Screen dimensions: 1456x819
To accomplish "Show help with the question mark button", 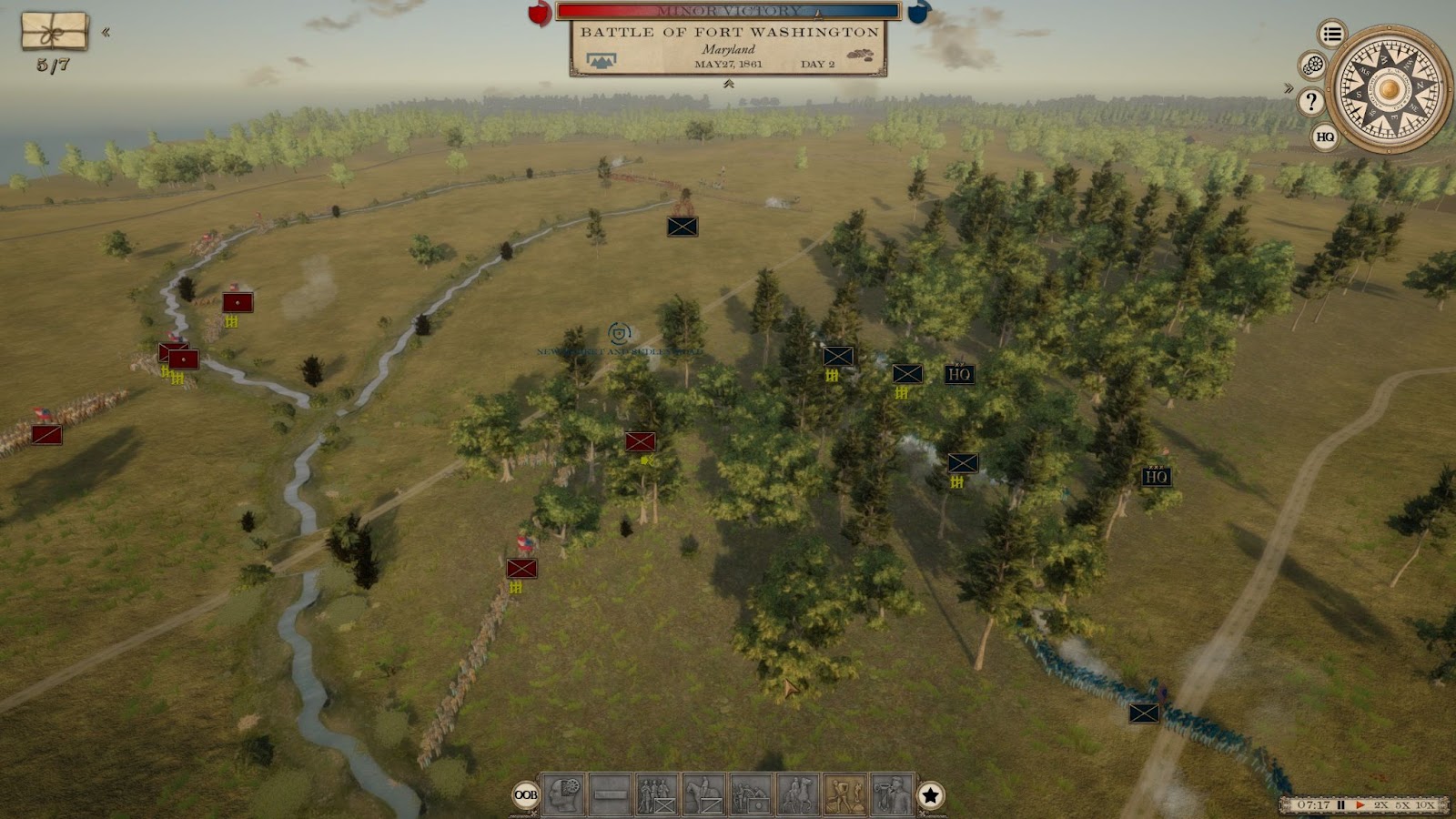I will pos(1310,101).
